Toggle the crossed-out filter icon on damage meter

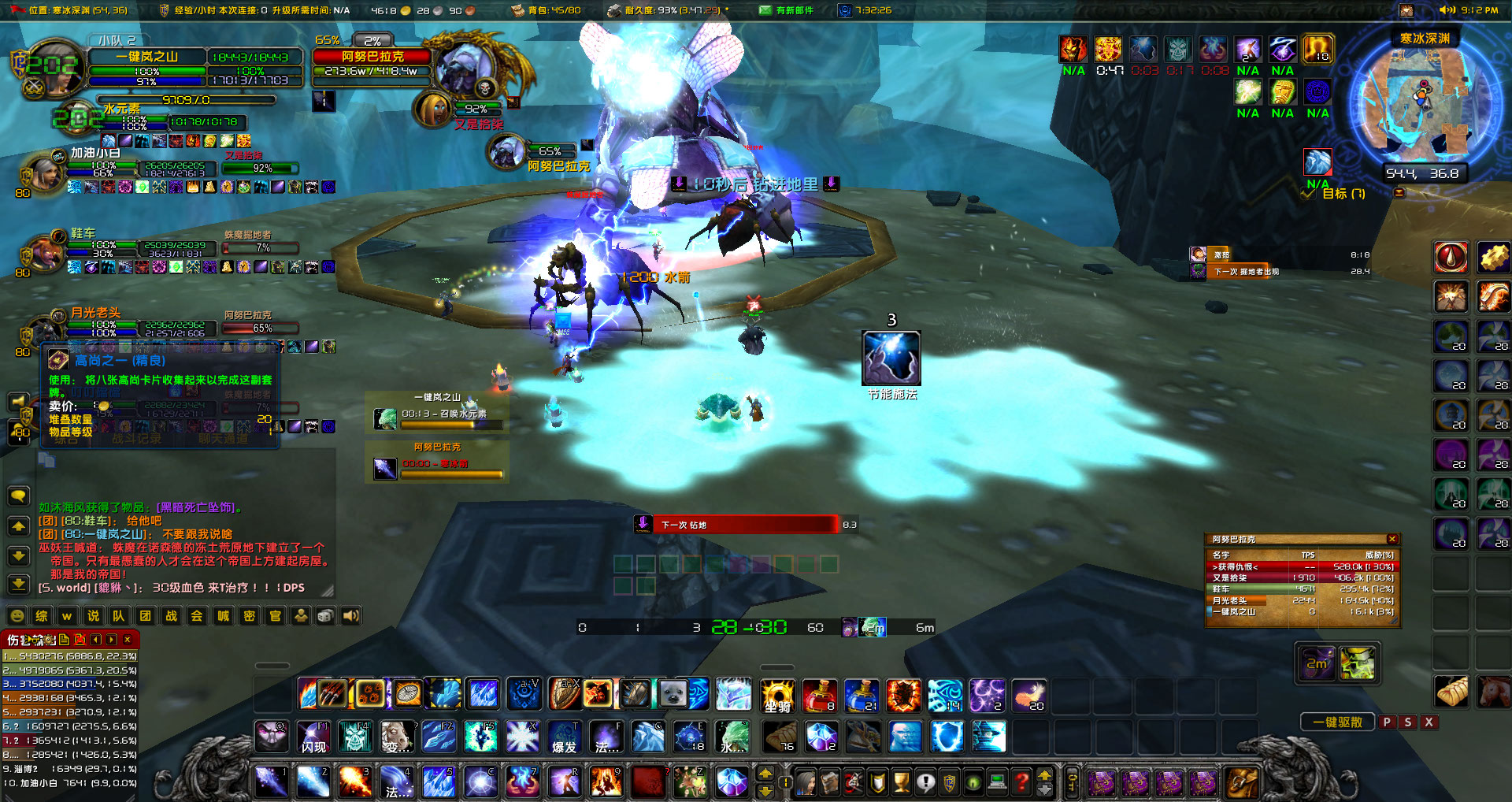click(x=81, y=640)
